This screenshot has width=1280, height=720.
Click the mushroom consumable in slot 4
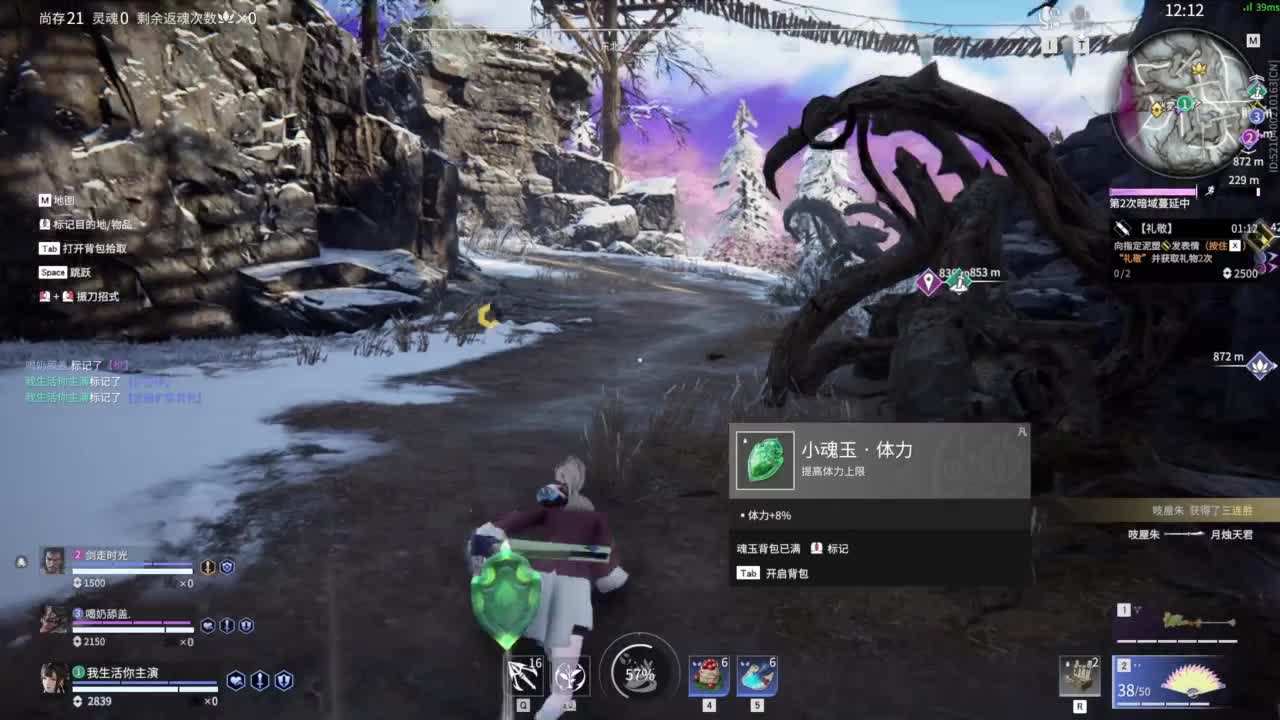click(707, 677)
